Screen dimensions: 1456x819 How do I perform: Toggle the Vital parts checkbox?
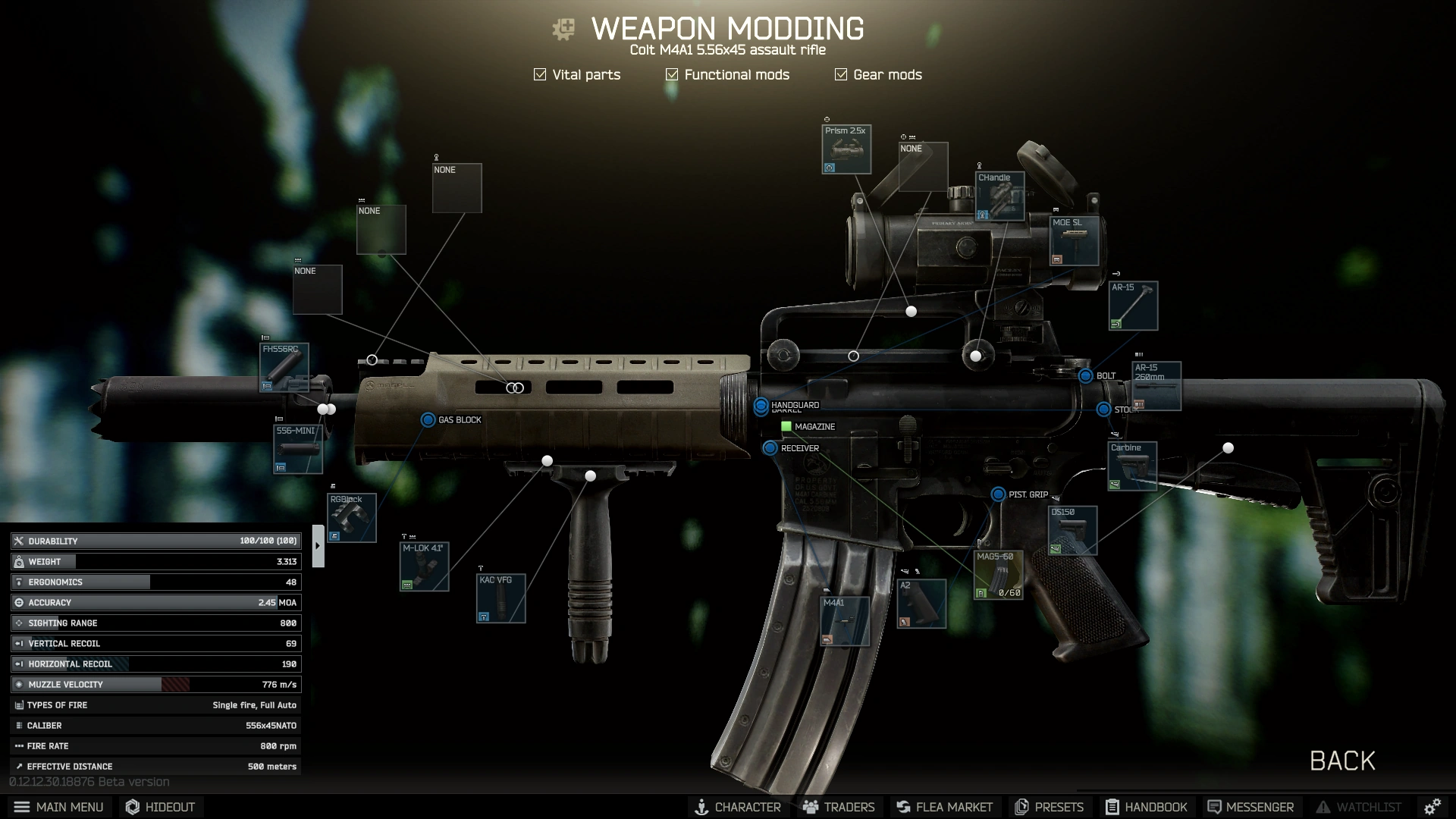540,74
